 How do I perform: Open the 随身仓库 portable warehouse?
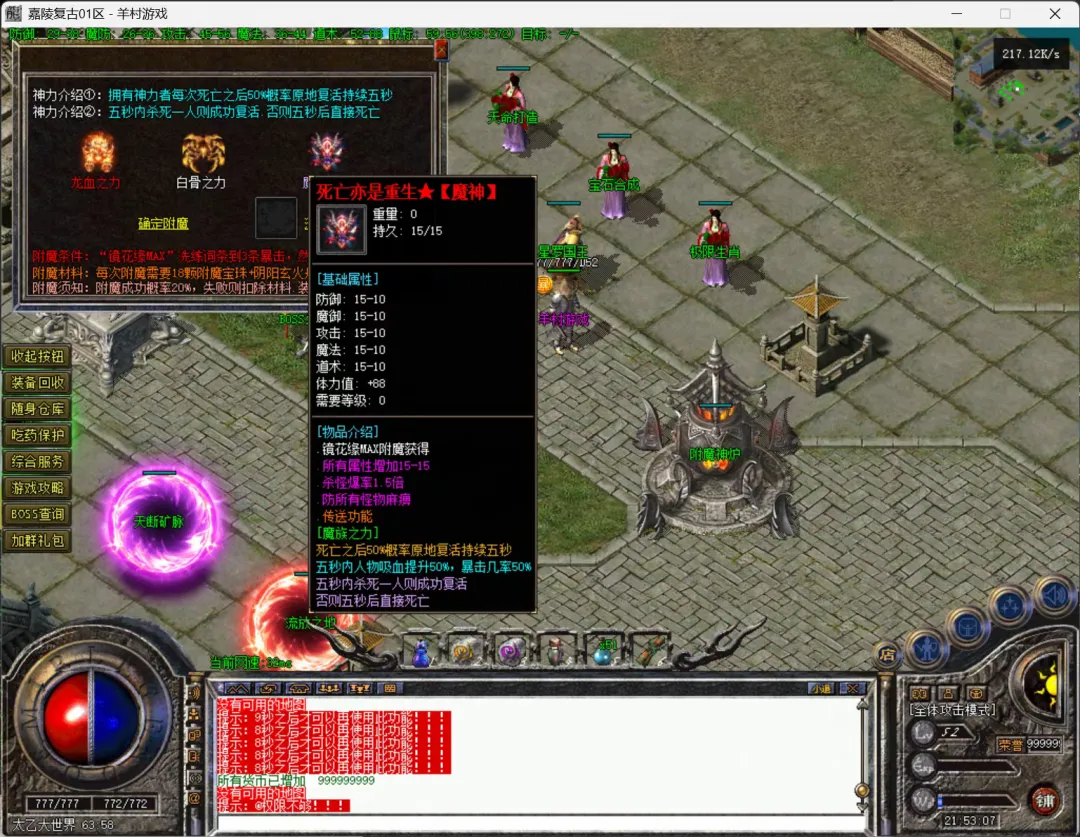click(37, 409)
